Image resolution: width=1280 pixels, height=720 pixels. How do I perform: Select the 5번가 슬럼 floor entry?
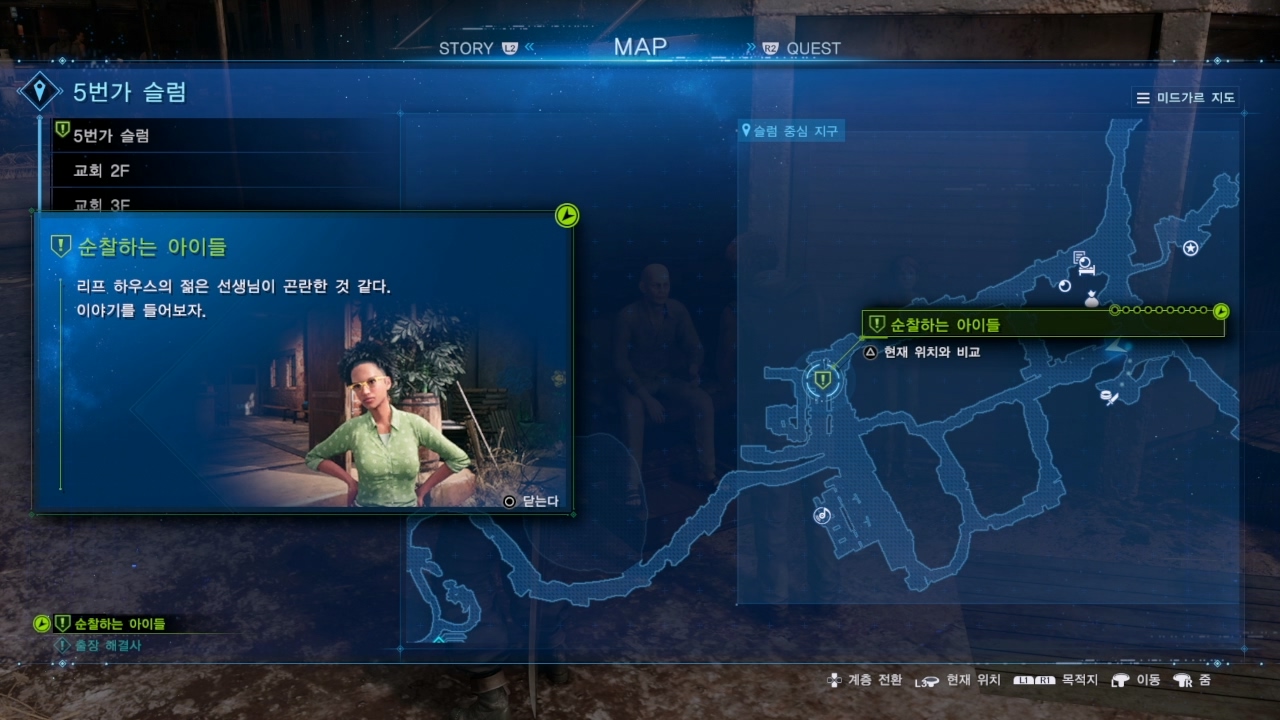(112, 135)
